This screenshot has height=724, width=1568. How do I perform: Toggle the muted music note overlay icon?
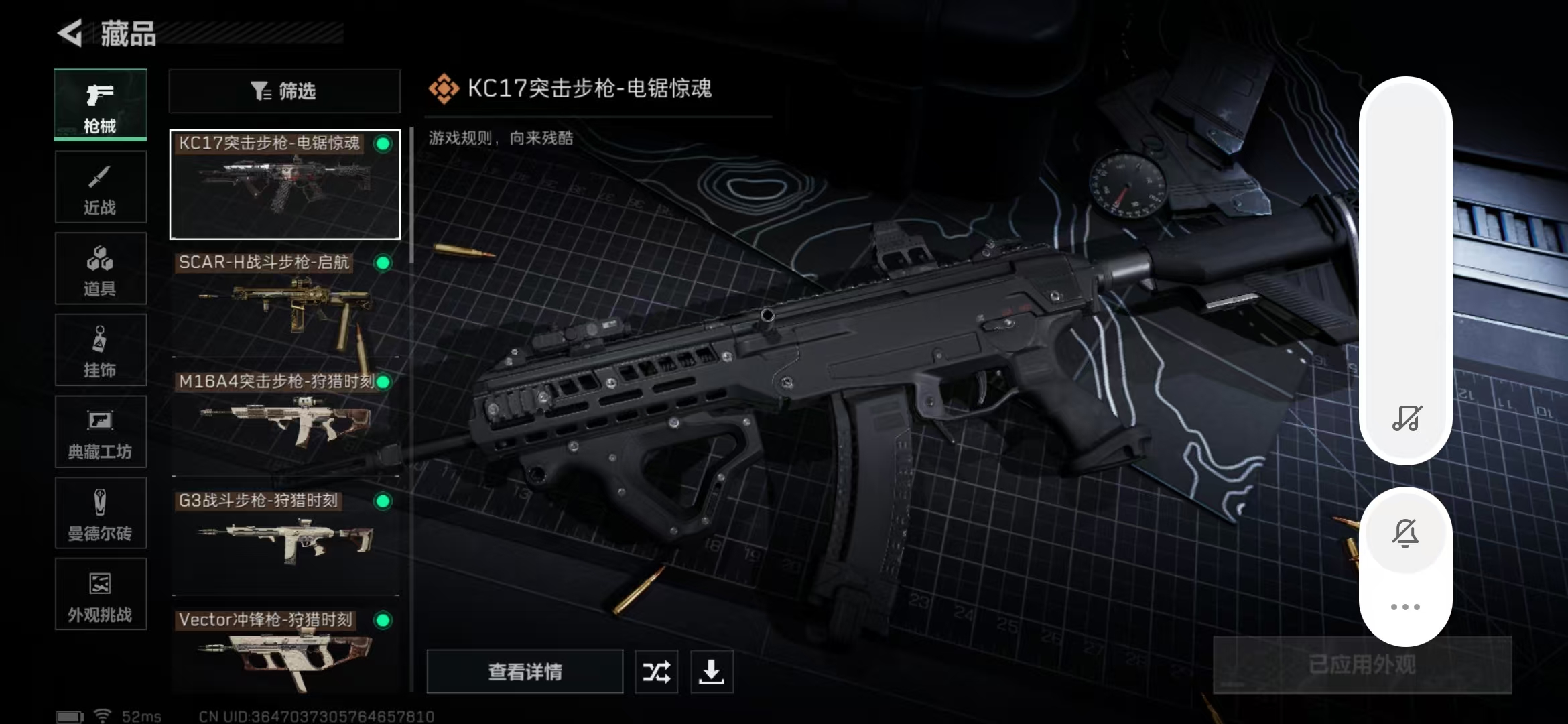pos(1407,418)
